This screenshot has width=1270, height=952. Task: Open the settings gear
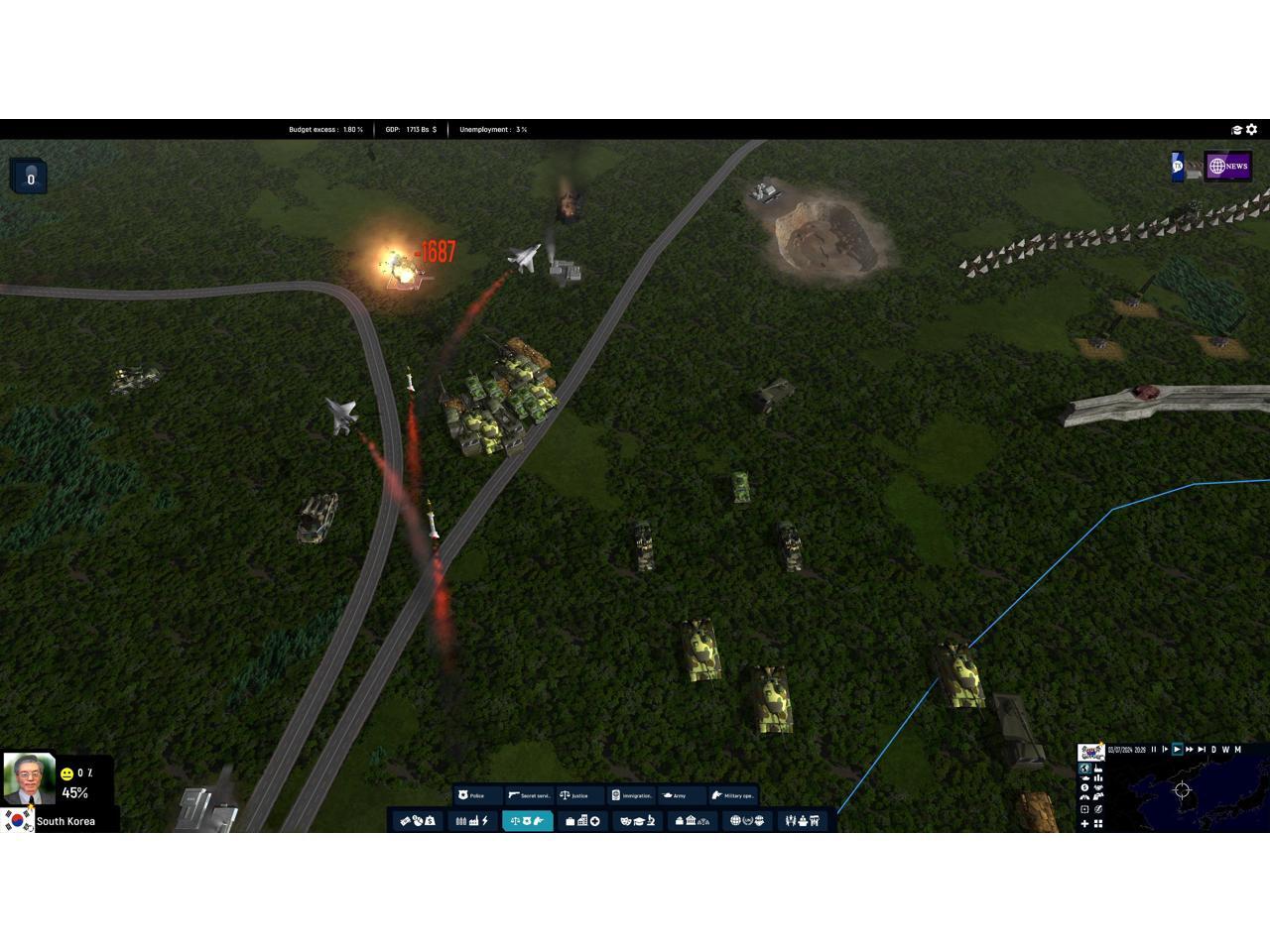coord(1252,130)
